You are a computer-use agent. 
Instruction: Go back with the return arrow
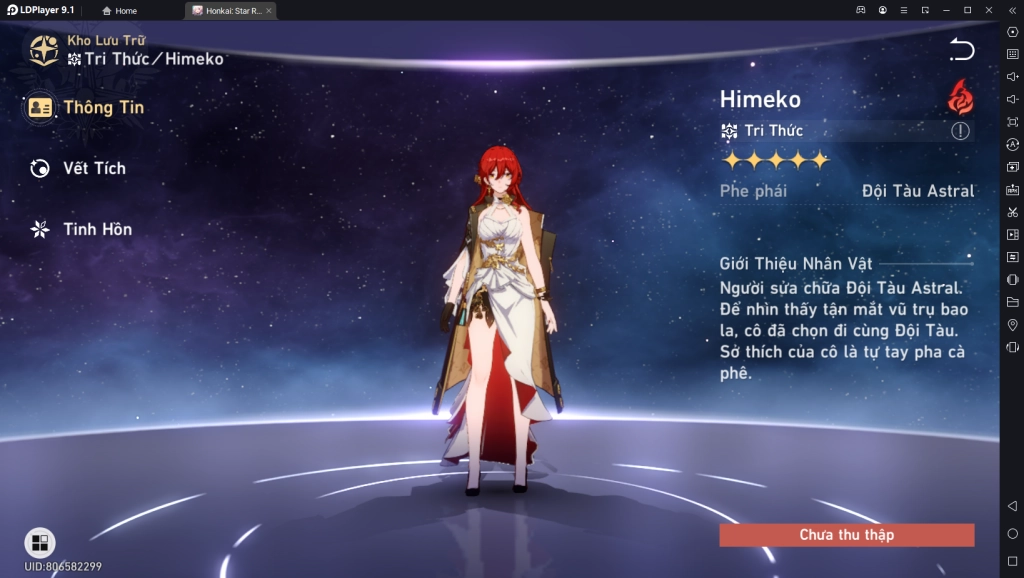tap(961, 50)
